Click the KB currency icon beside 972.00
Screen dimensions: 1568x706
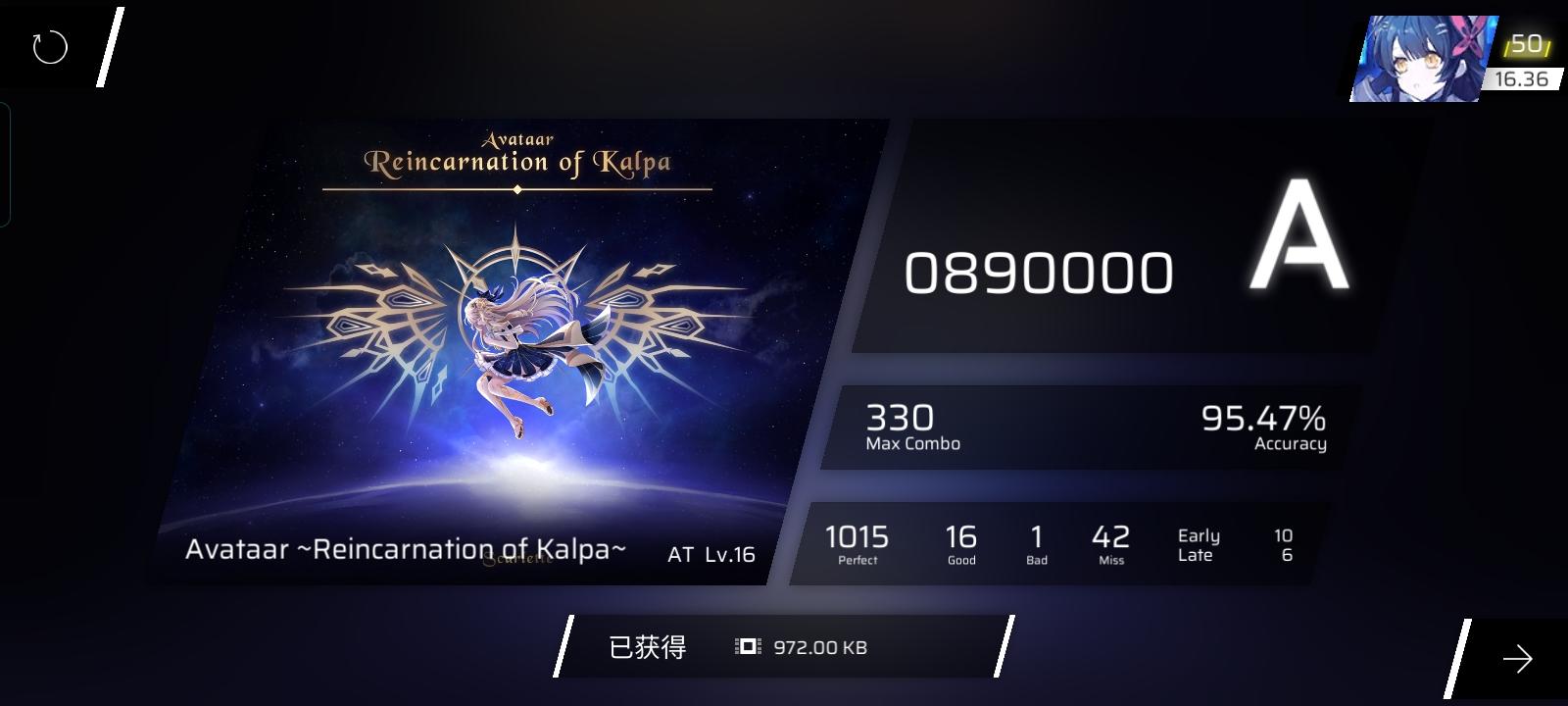tap(746, 647)
